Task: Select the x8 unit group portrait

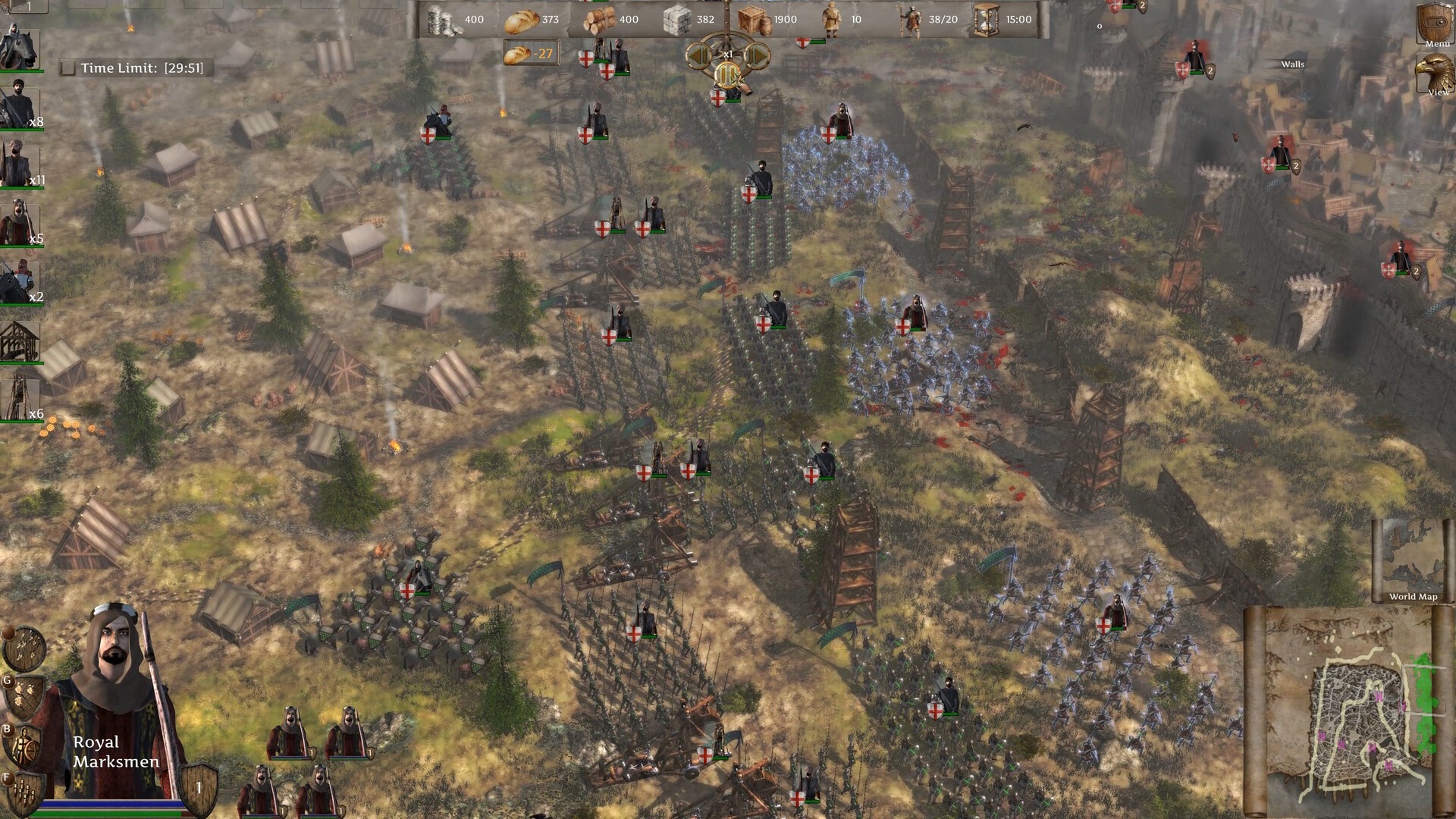Action: pyautogui.click(x=20, y=106)
